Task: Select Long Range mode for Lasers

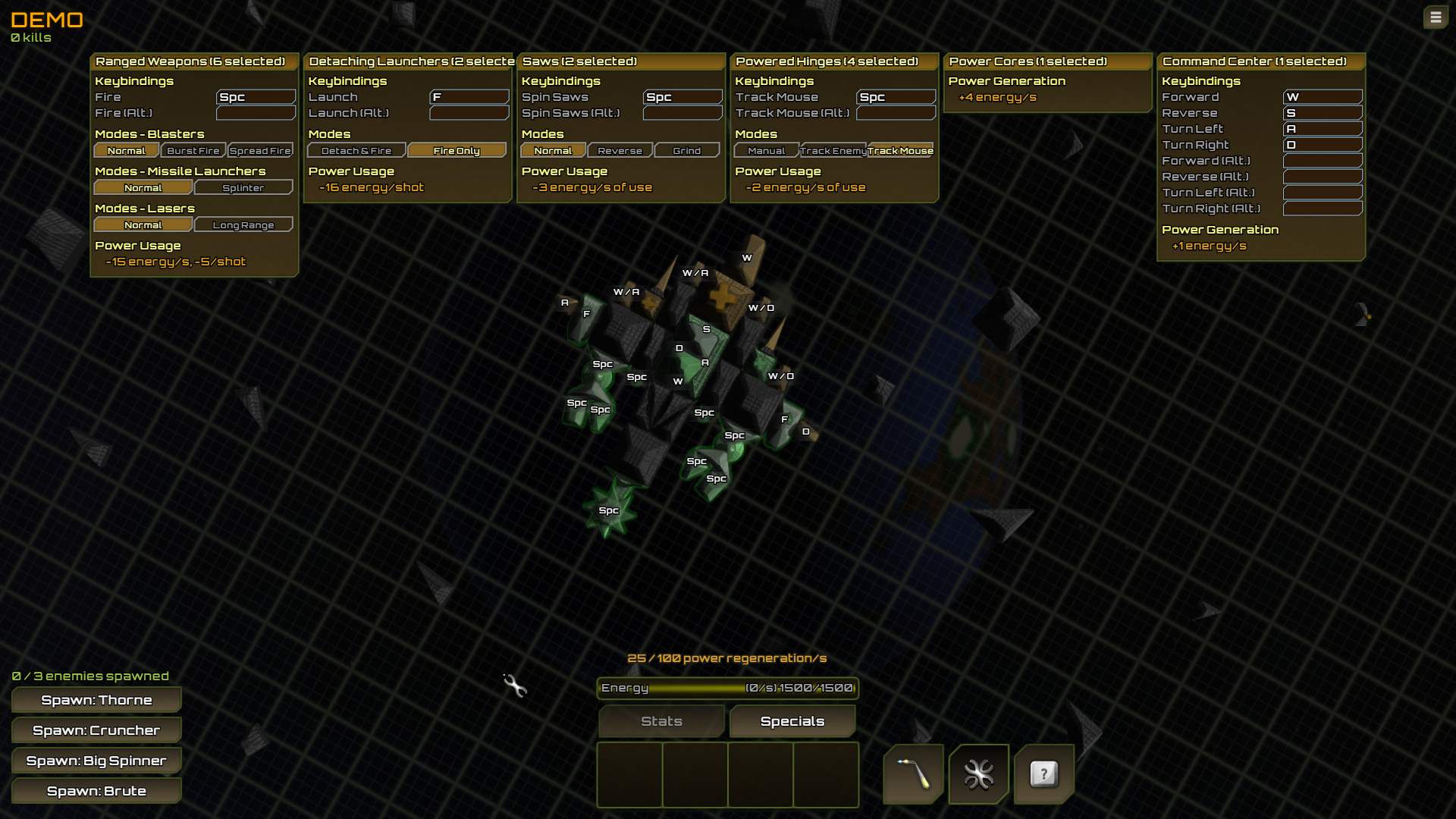Action: [243, 224]
